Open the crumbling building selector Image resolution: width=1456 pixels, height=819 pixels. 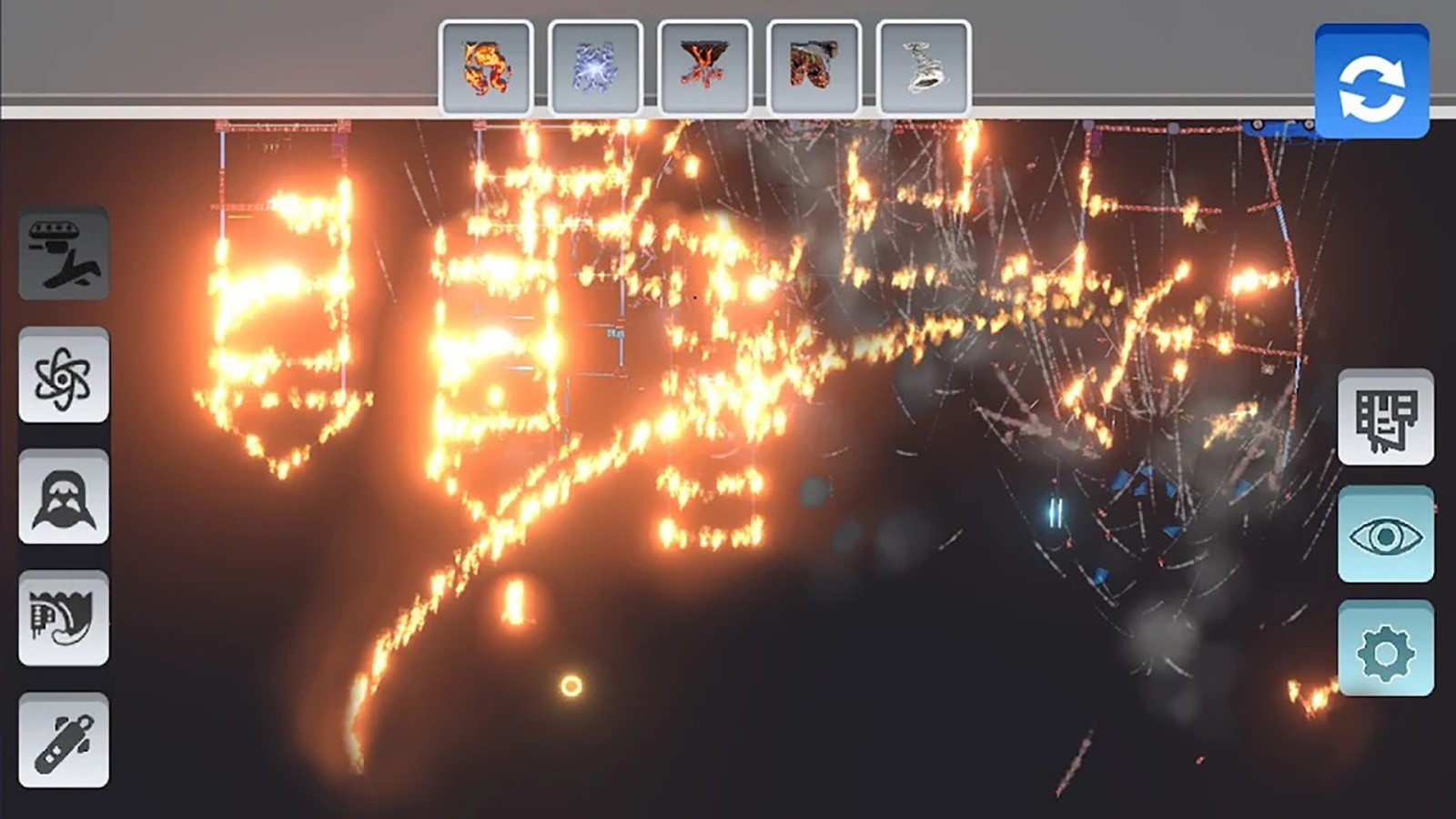click(1385, 418)
